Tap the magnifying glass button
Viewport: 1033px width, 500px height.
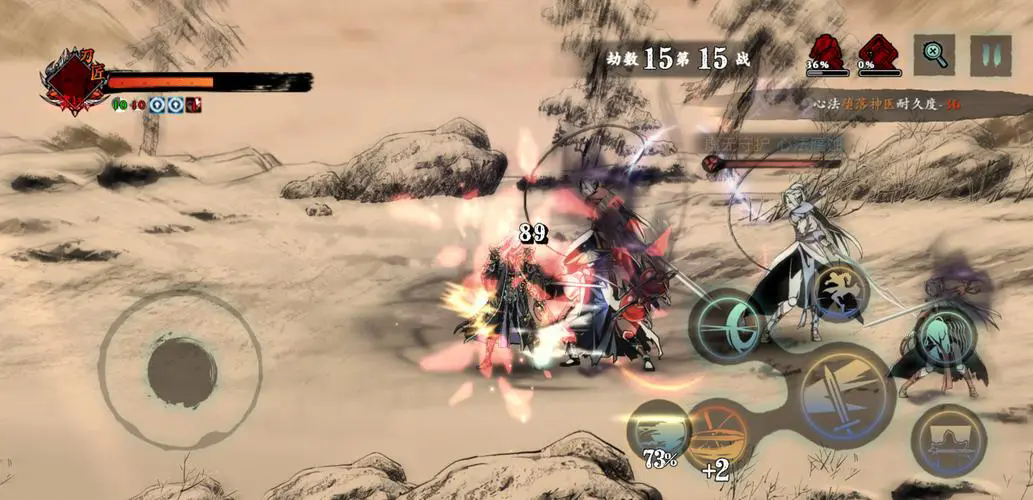point(934,55)
